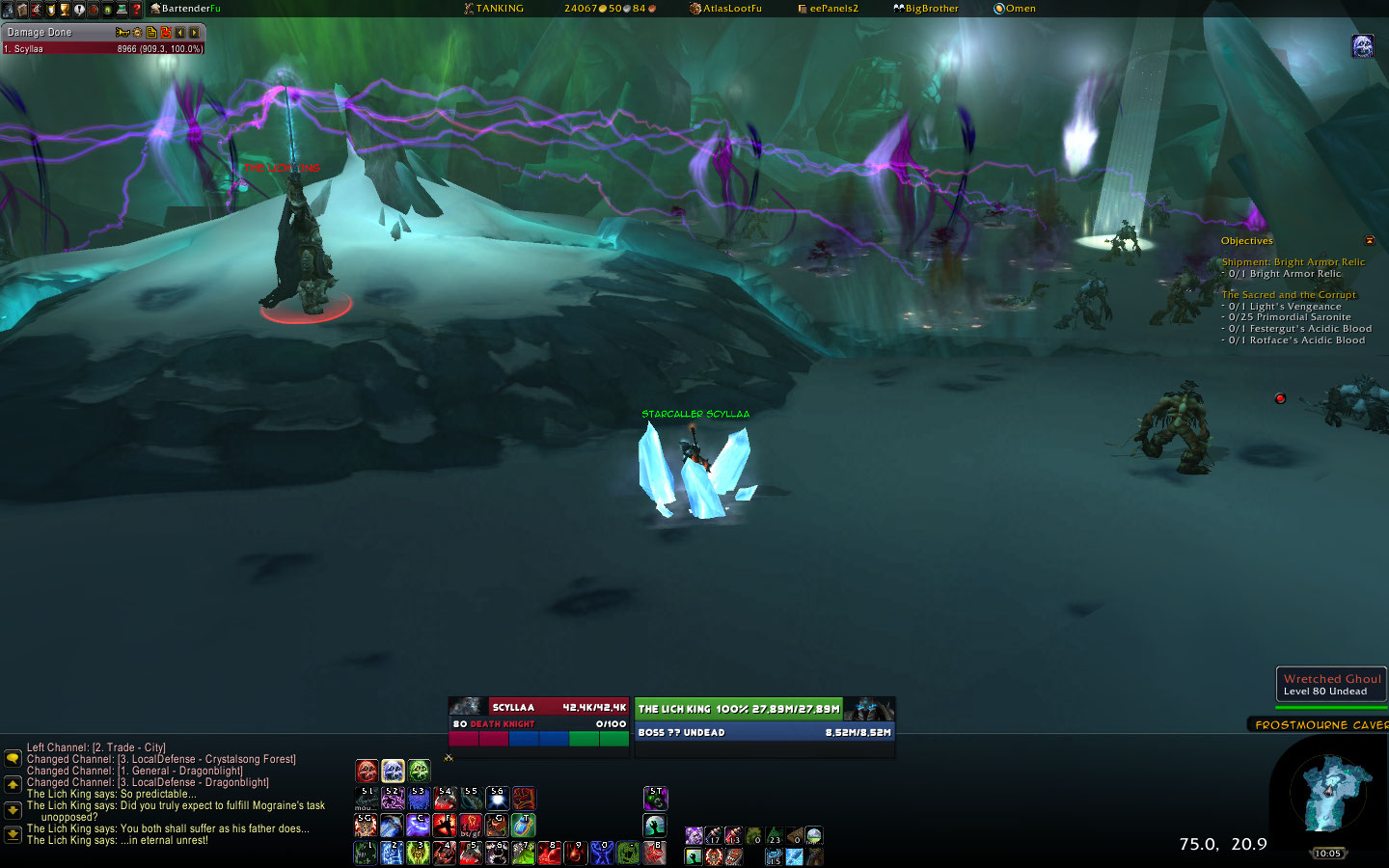Activate the Raise Dead ghoul hand ability

[655, 826]
